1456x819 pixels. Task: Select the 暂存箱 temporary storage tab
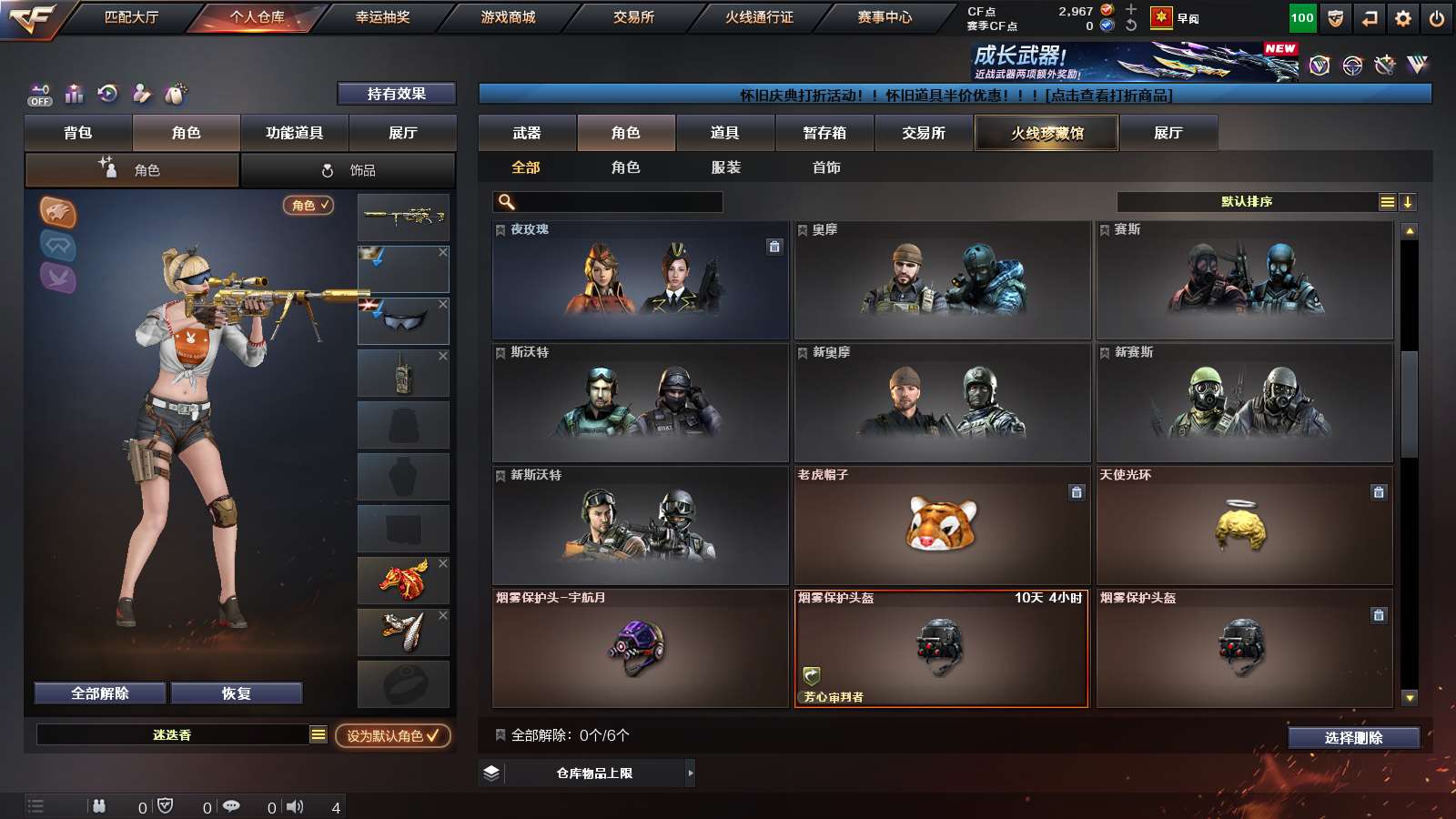coord(824,133)
